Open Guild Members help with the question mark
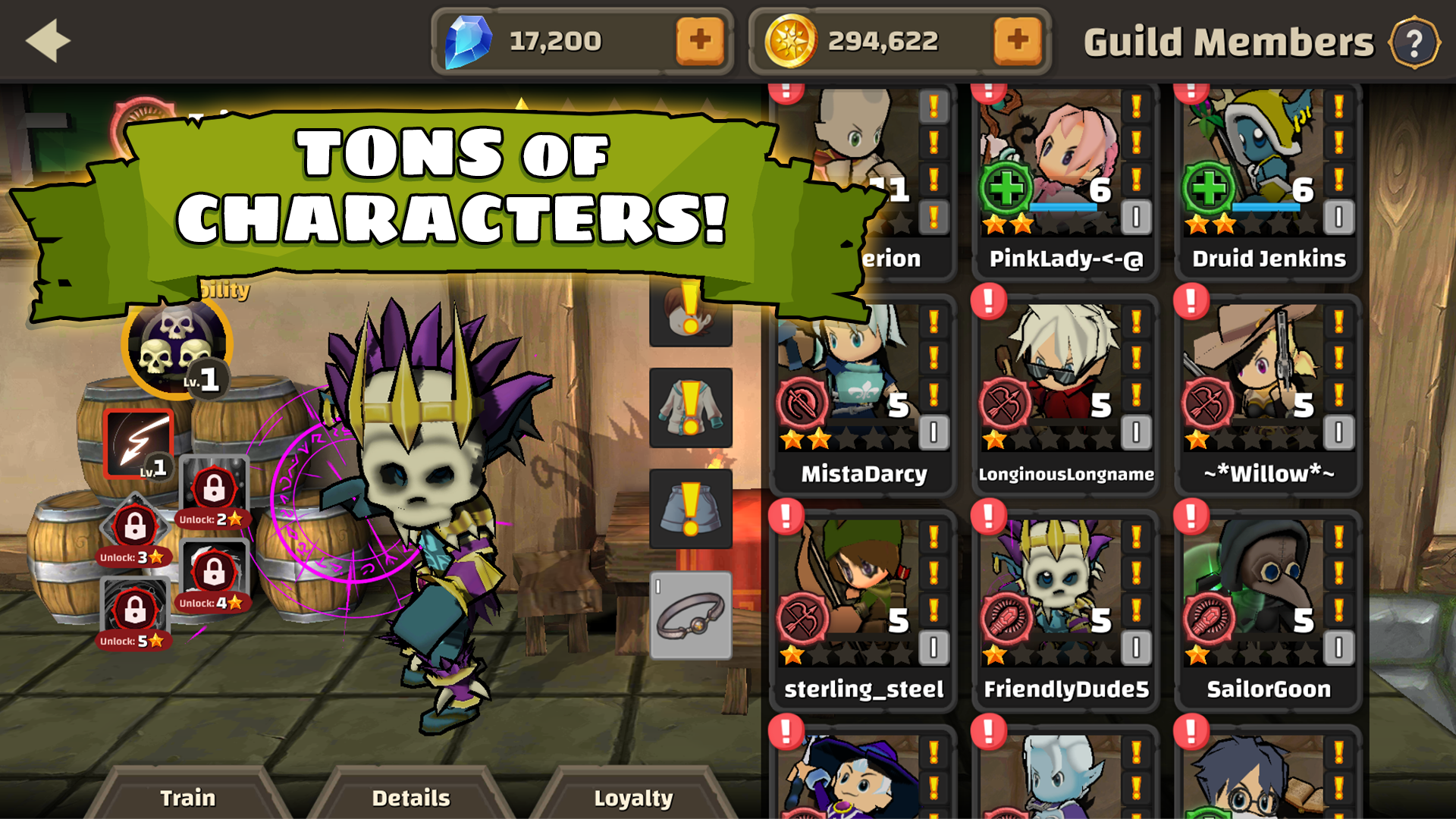The image size is (1456, 819). pos(1415,42)
